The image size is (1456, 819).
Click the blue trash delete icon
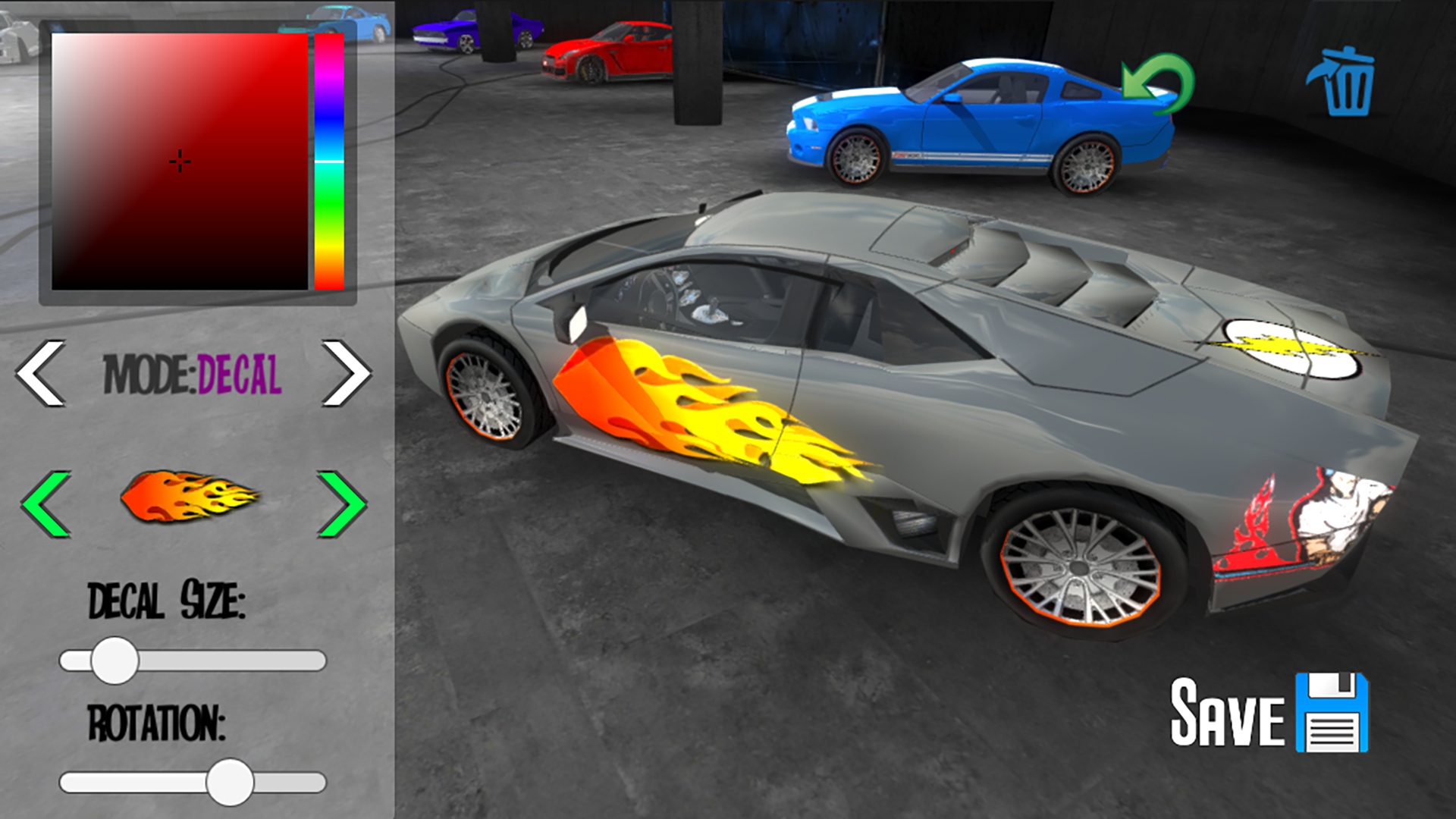[1344, 83]
